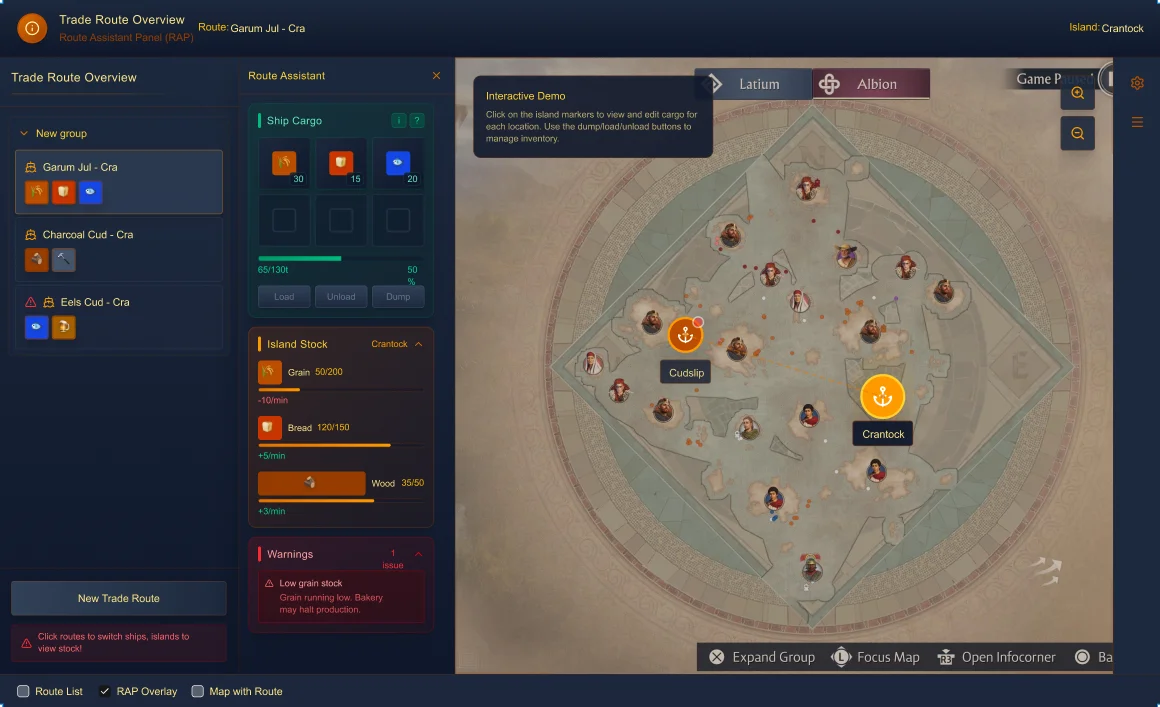The width and height of the screenshot is (1160, 707).
Task: Toggle the Route List checkbox
Action: tap(24, 691)
